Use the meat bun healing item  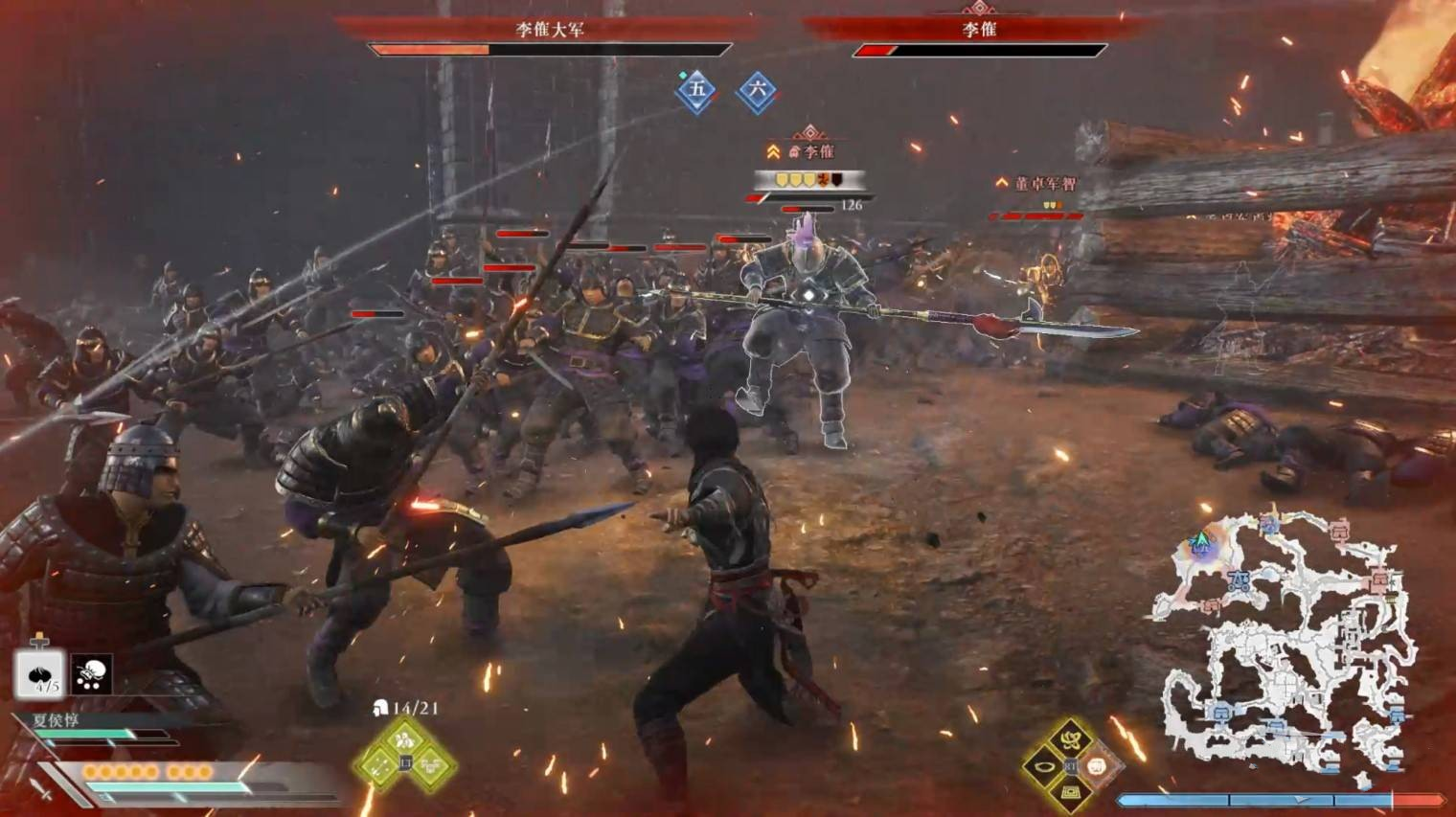[39, 673]
